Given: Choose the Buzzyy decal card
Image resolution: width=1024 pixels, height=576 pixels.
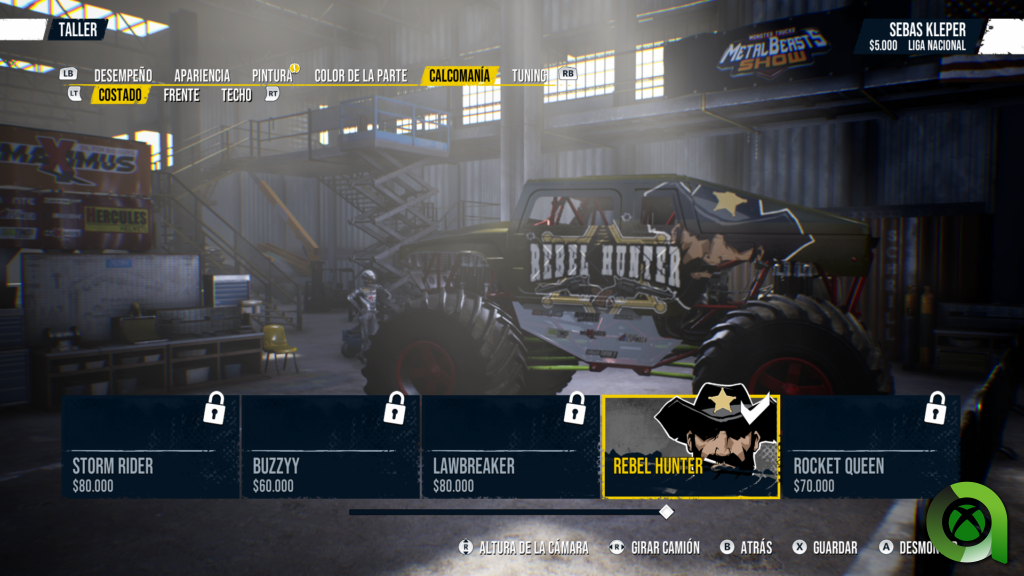Looking at the screenshot, I should coord(331,446).
